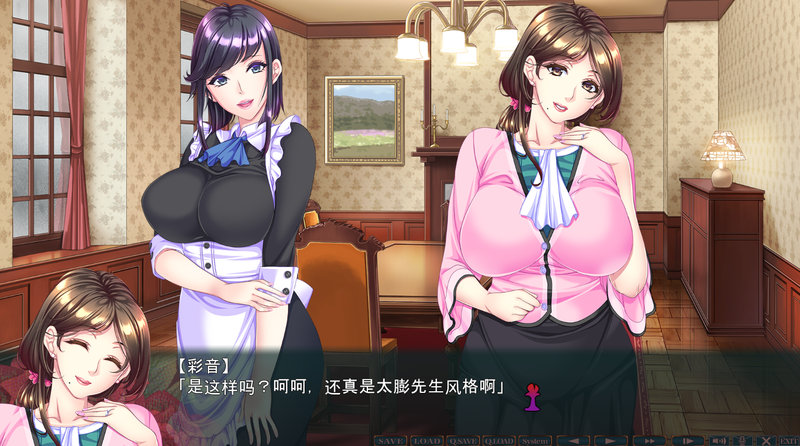Hide the text window with the X button
The image size is (800, 446).
[x=766, y=440]
